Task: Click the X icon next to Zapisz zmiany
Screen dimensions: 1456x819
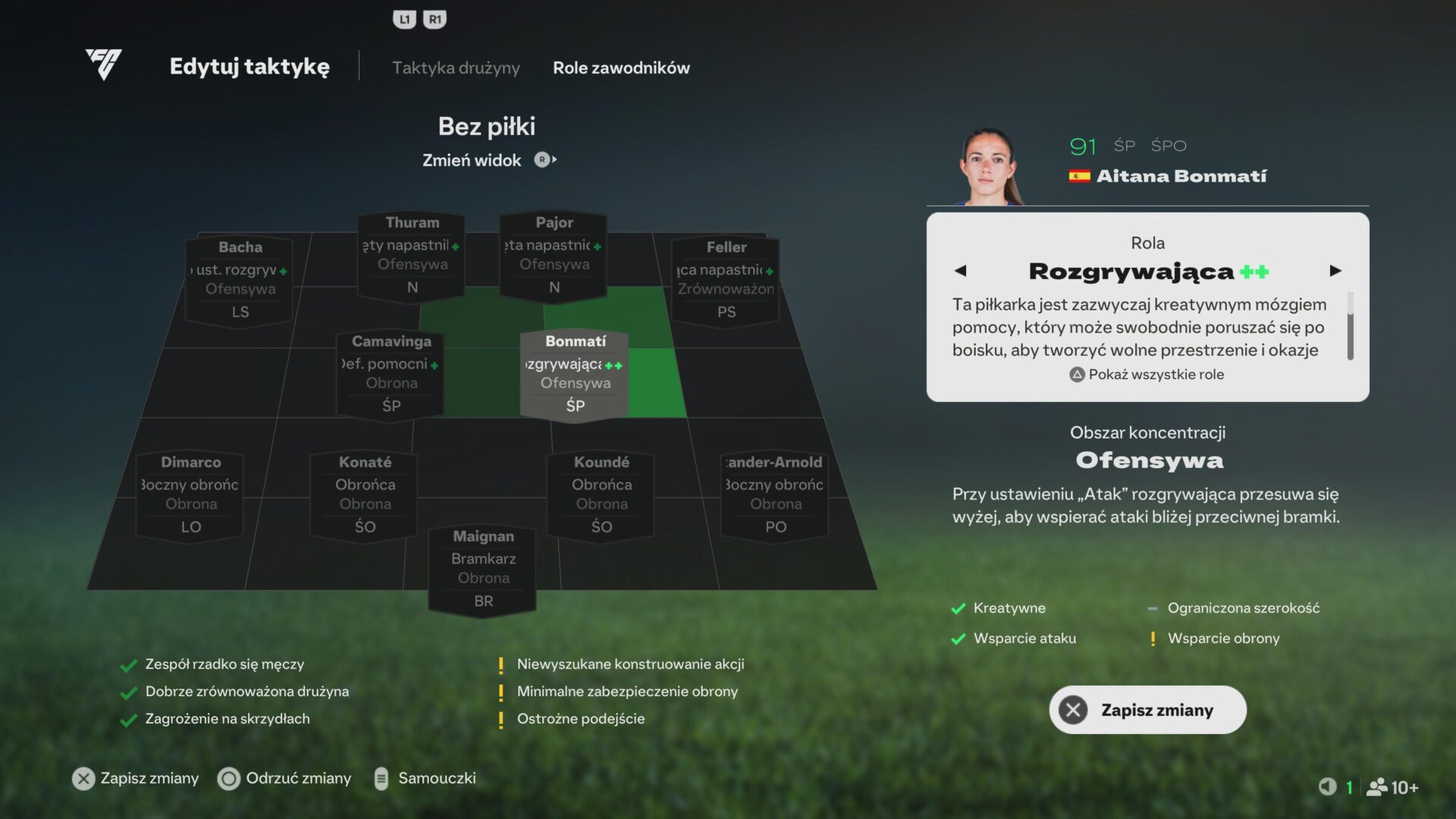Action: [82, 778]
